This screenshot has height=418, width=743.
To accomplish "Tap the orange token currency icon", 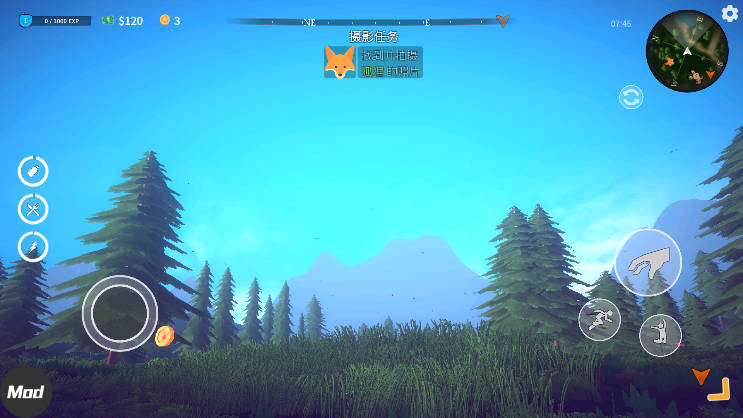I will [x=165, y=20].
